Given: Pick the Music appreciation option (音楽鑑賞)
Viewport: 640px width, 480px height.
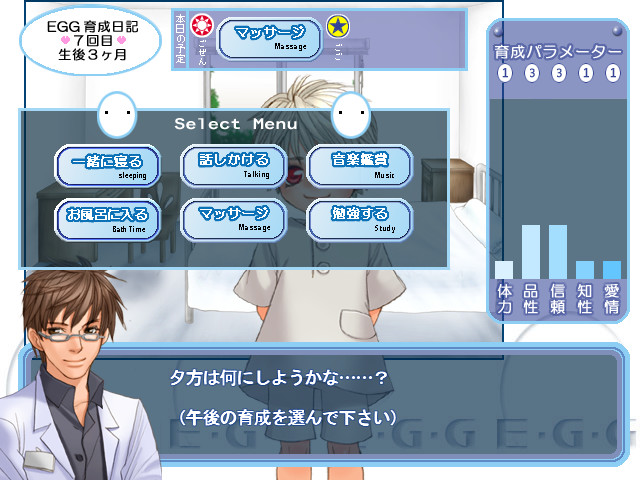Looking at the screenshot, I should (359, 165).
